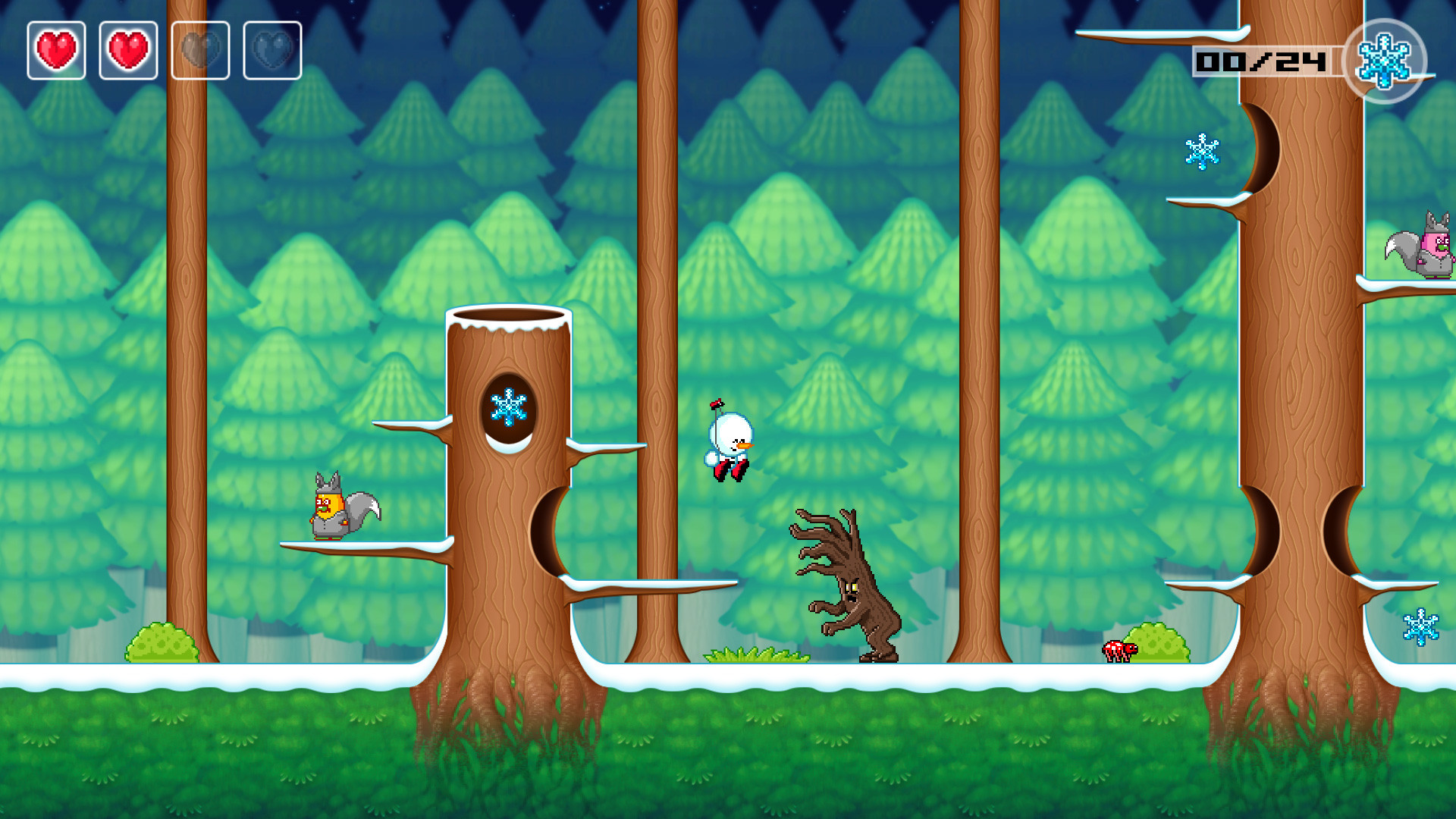Image resolution: width=1456 pixels, height=819 pixels.
Task: Click the first red heart in the HUD
Action: [x=55, y=49]
